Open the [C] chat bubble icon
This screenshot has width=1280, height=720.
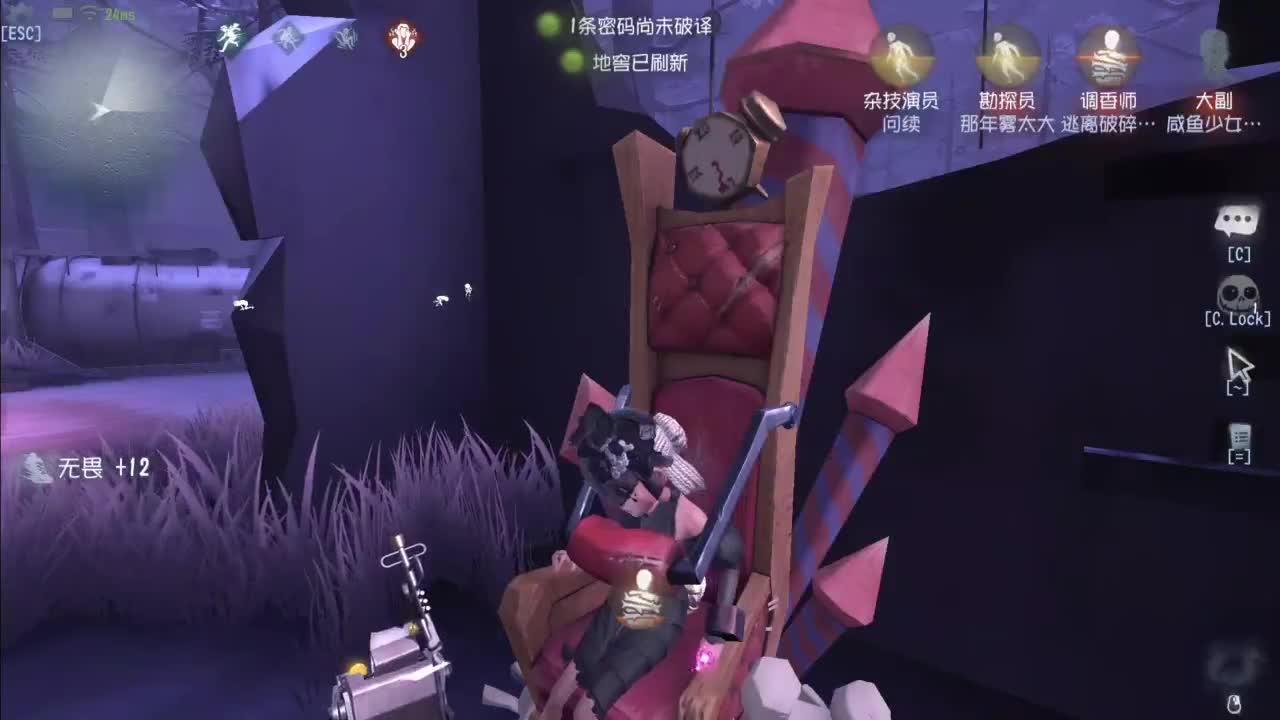click(x=1238, y=222)
